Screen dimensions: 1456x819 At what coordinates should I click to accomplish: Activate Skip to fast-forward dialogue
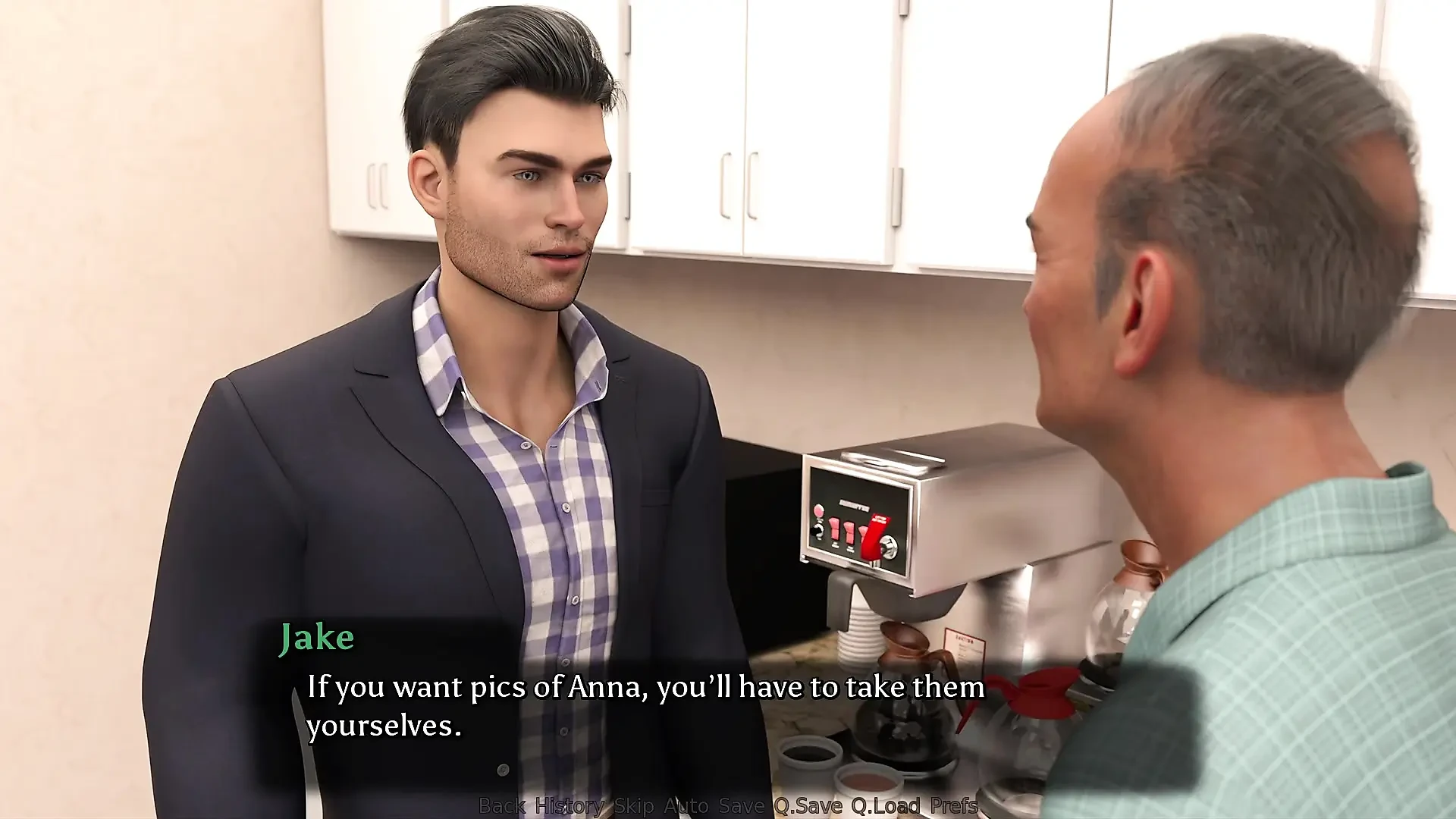tap(633, 805)
